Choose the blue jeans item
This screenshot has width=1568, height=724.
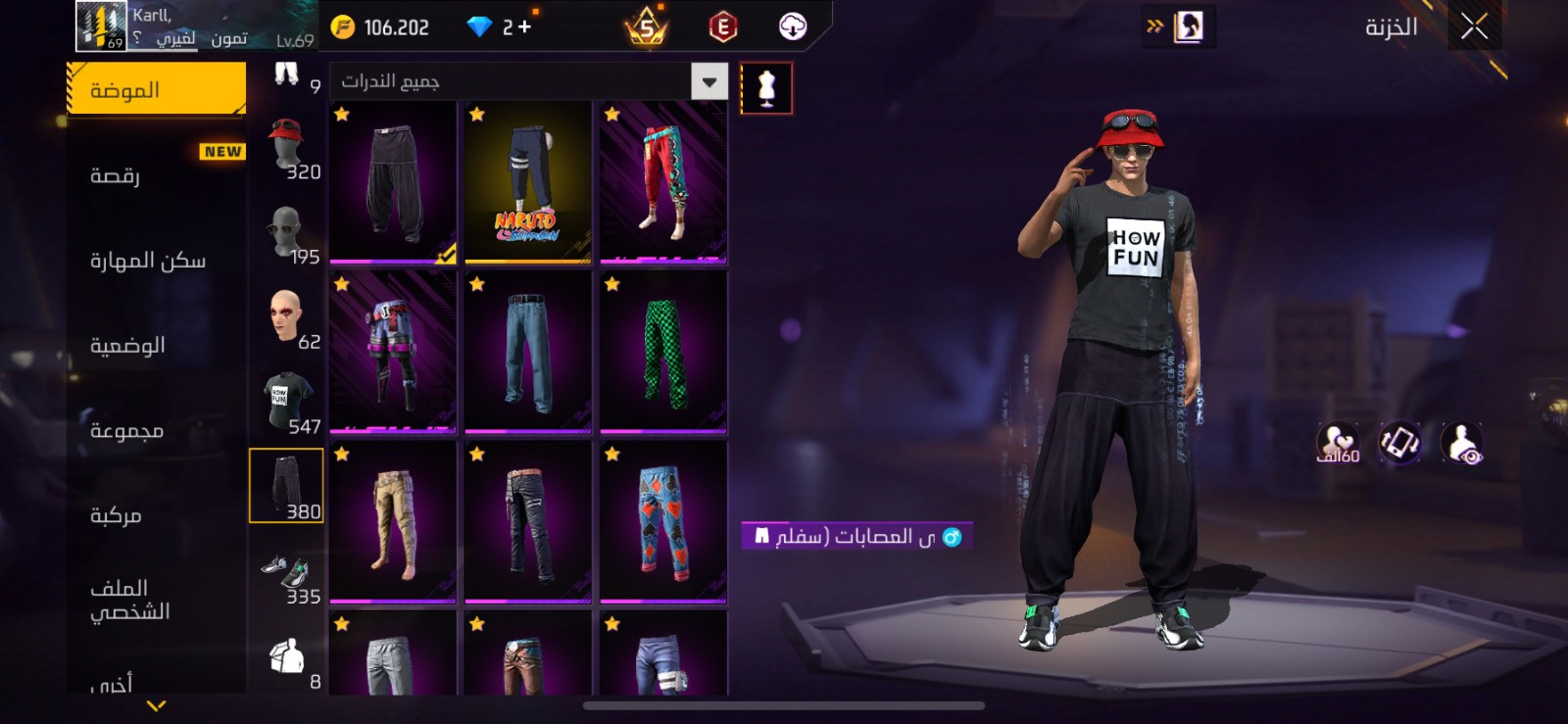point(528,352)
